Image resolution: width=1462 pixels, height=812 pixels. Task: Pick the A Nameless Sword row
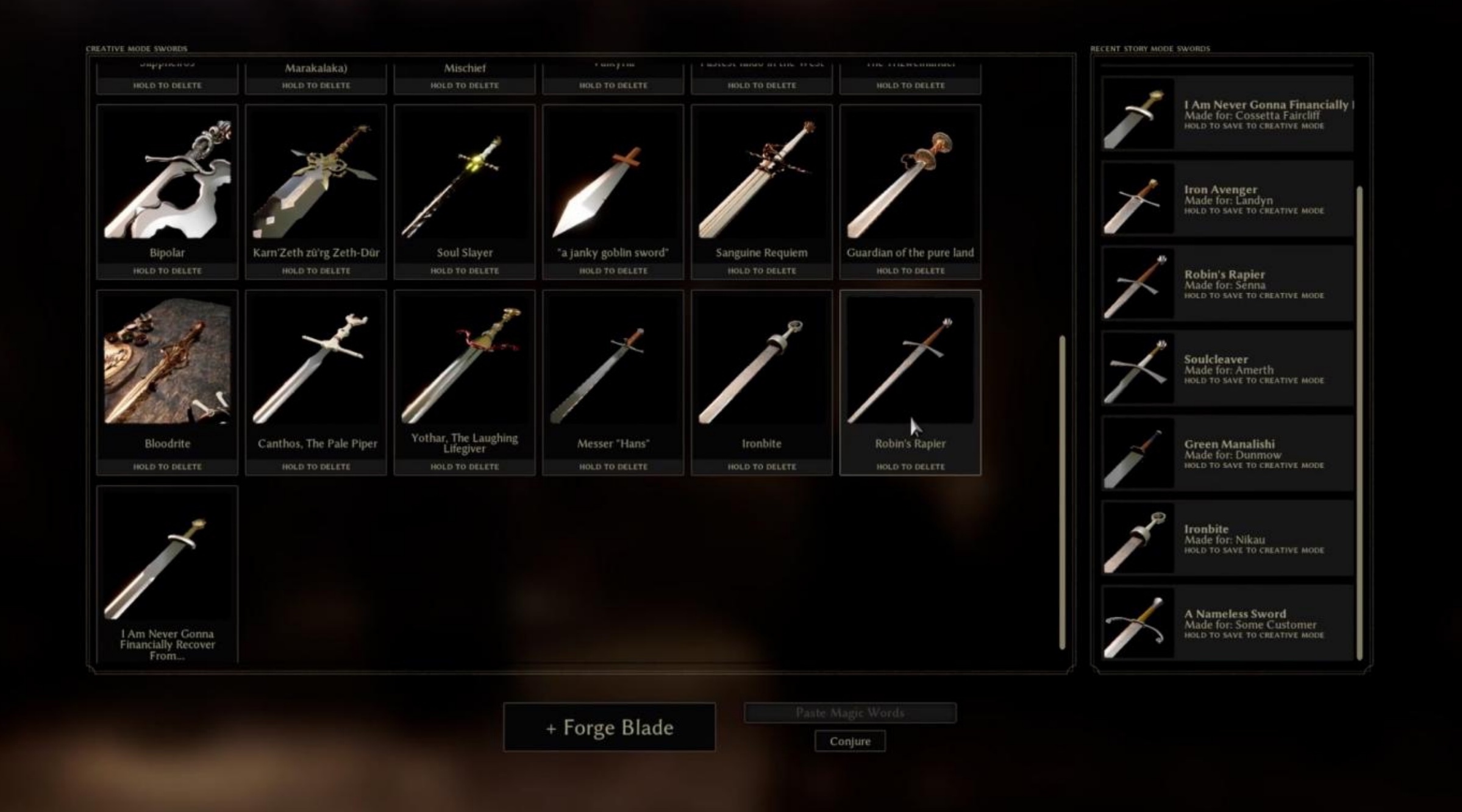[1228, 623]
